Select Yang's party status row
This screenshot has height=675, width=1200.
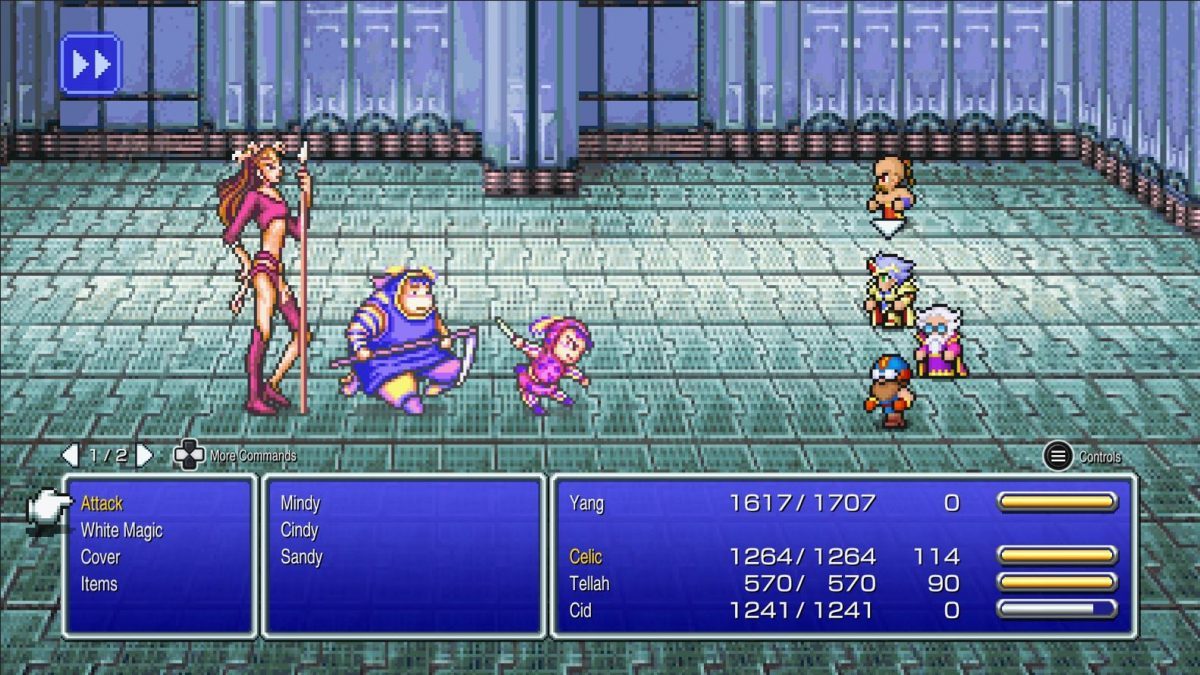(x=842, y=503)
